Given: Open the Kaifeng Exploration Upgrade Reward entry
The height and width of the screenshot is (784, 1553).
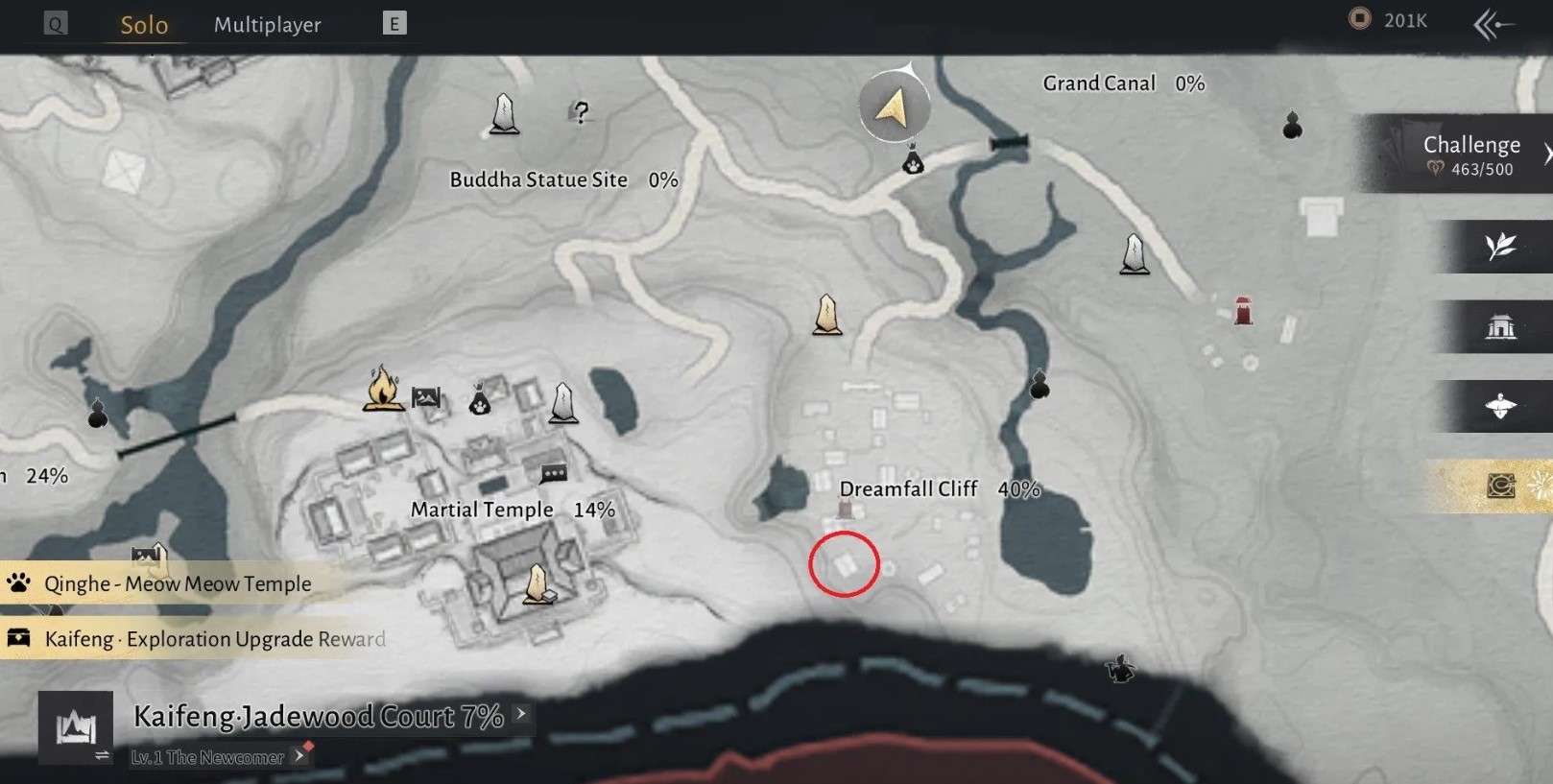Looking at the screenshot, I should click(x=215, y=639).
